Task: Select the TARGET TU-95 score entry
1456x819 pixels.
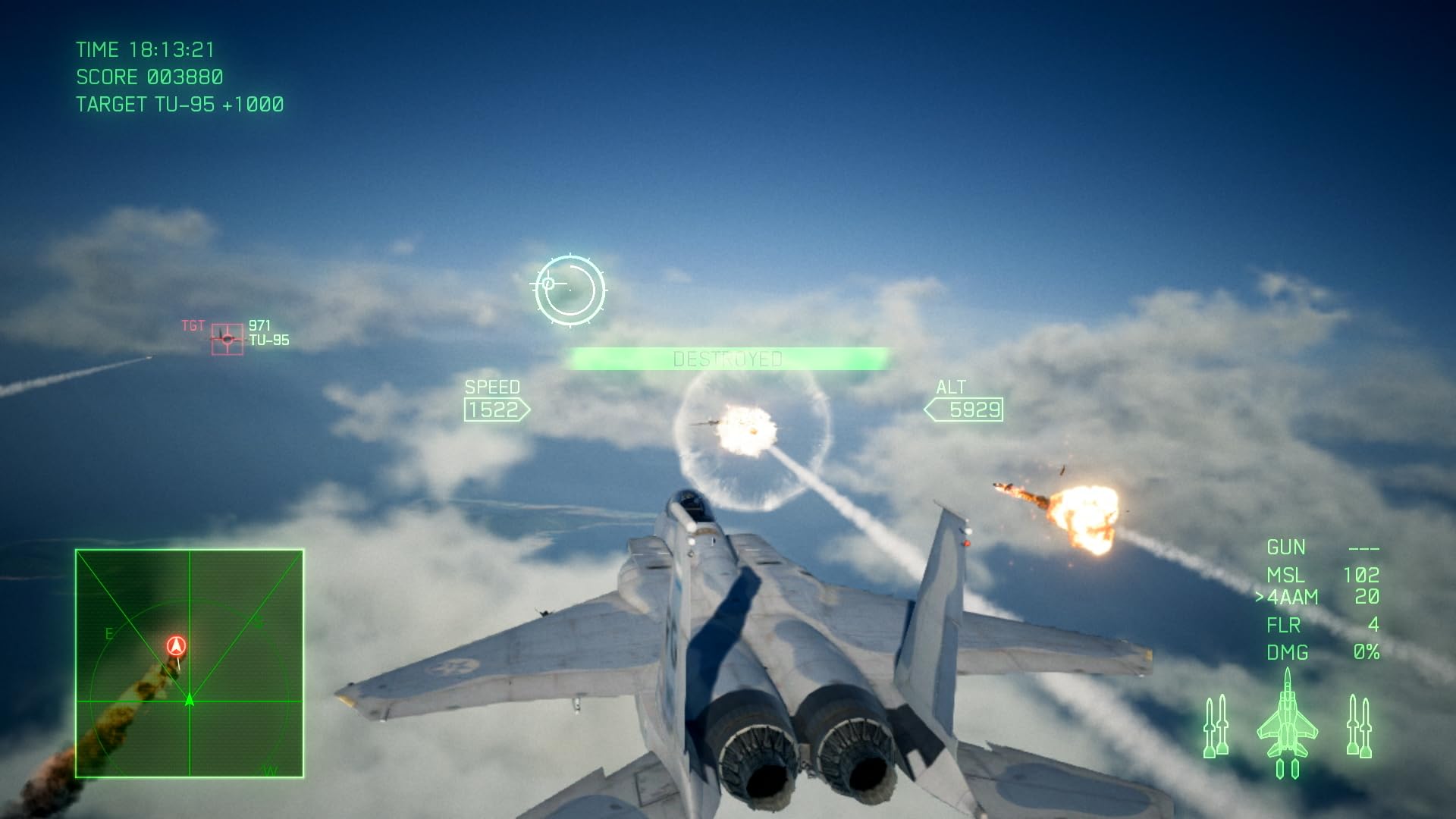Action: 179,104
